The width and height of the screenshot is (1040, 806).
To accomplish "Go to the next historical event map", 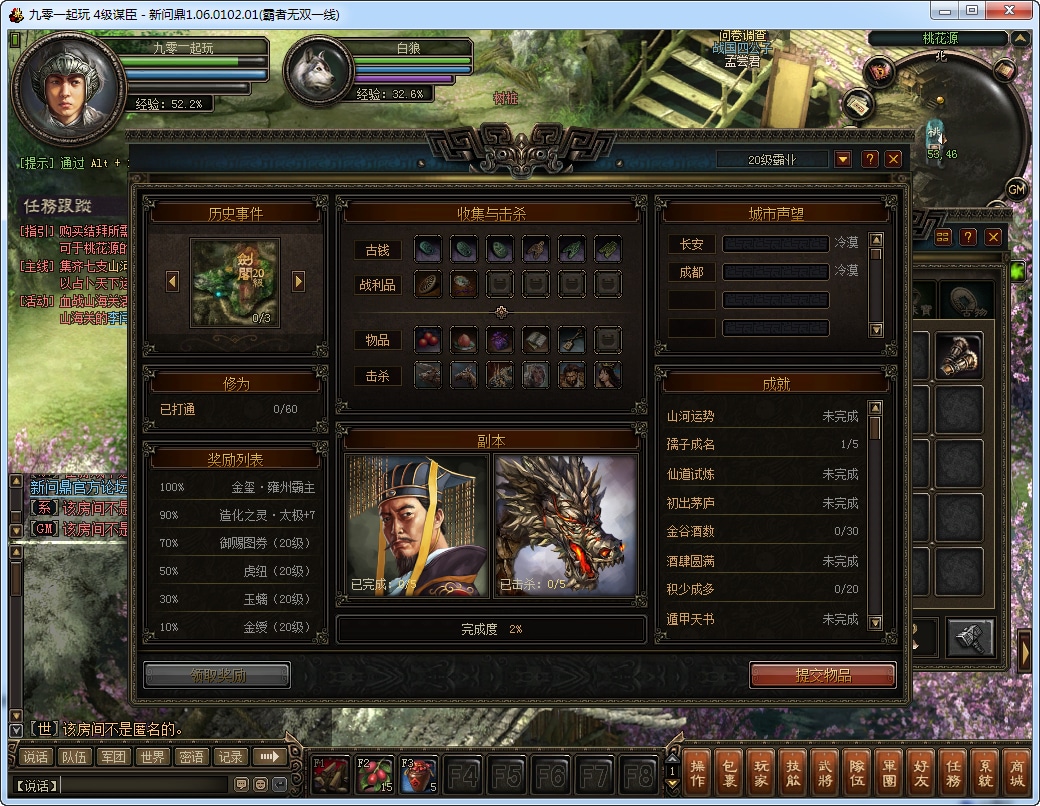I will tap(298, 282).
